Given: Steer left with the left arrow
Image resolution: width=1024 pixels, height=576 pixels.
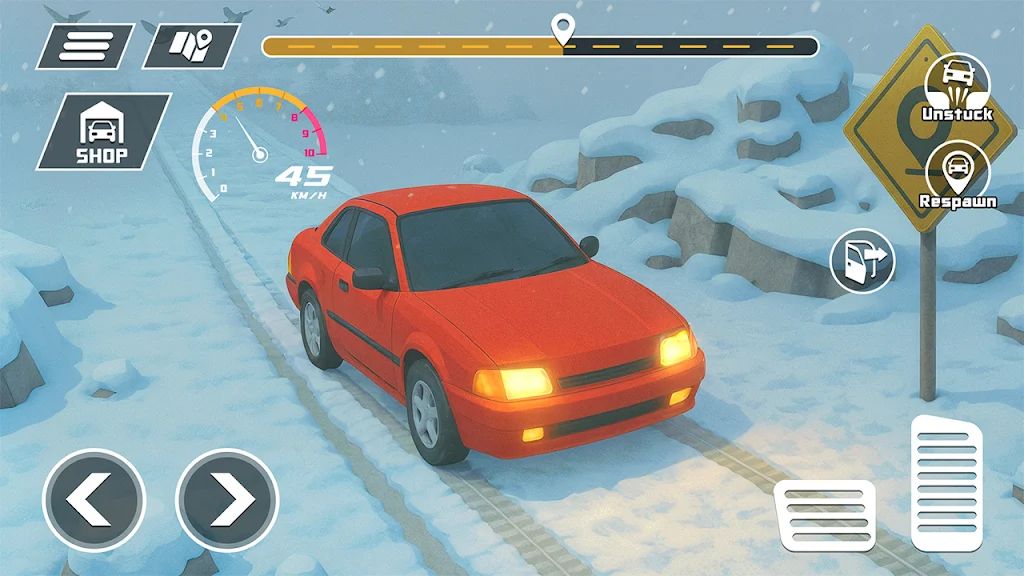Looking at the screenshot, I should 94,499.
